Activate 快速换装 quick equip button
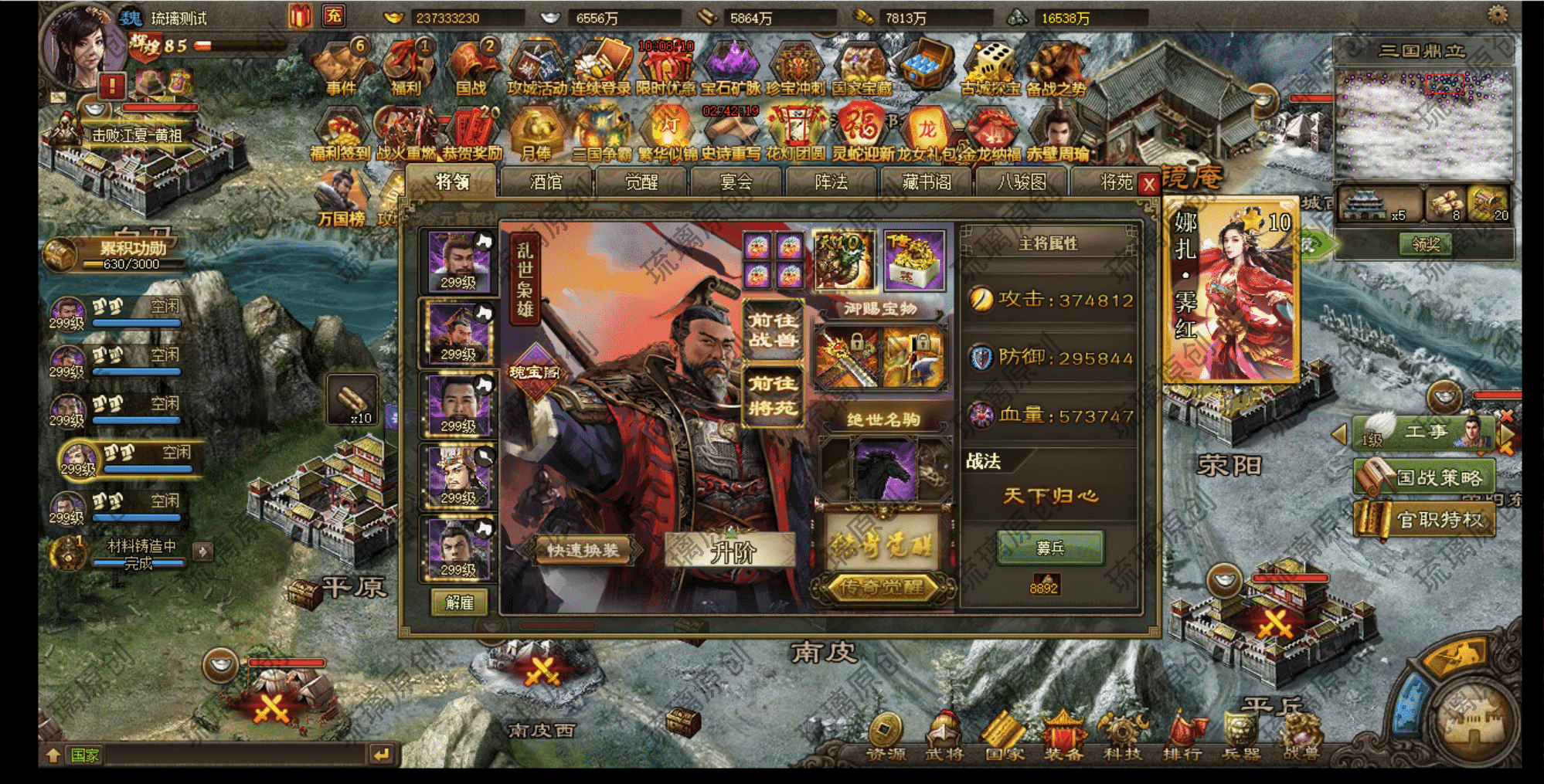This screenshot has width=1544, height=784. 584,551
